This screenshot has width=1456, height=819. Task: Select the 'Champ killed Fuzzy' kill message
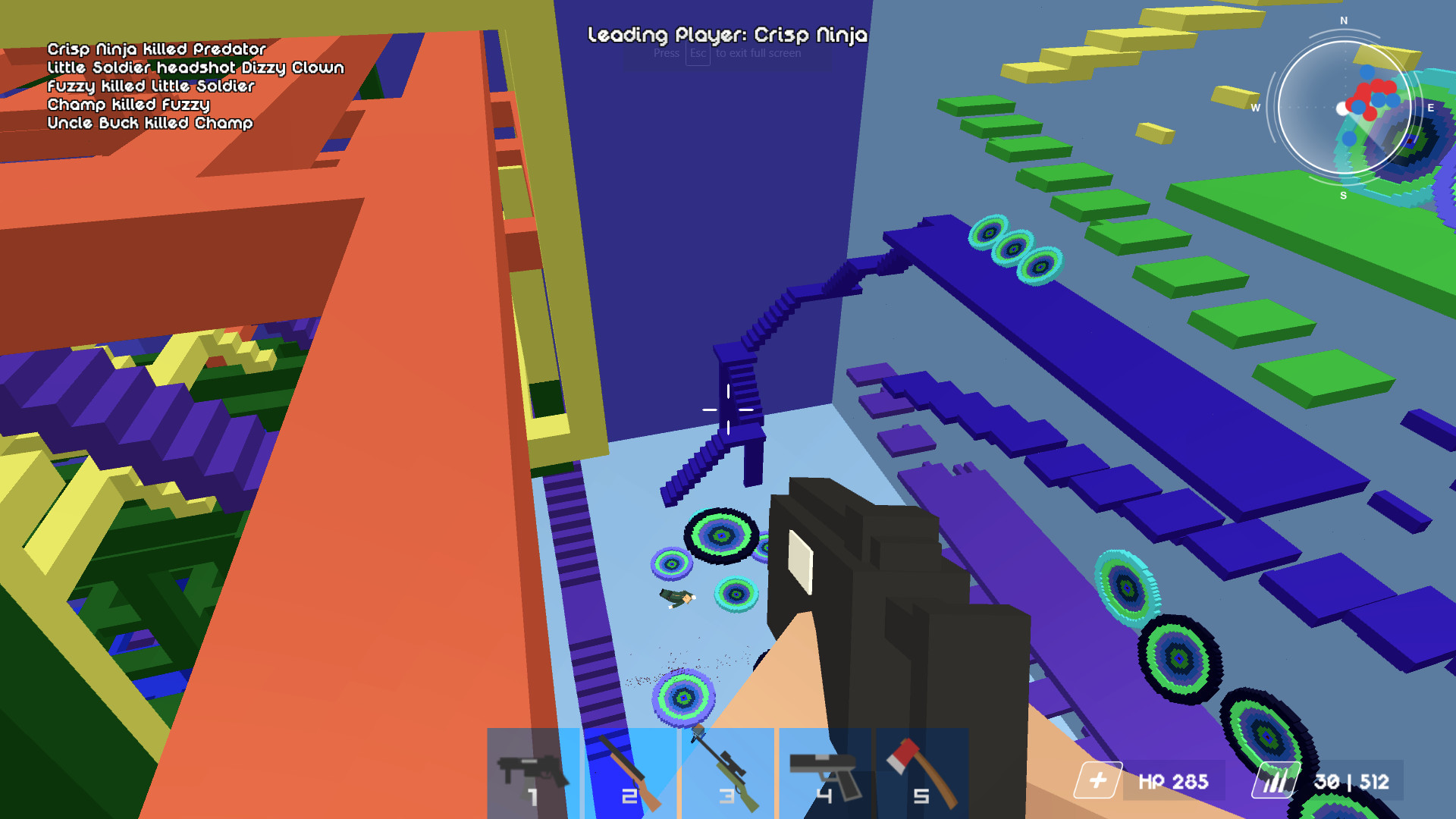click(128, 105)
